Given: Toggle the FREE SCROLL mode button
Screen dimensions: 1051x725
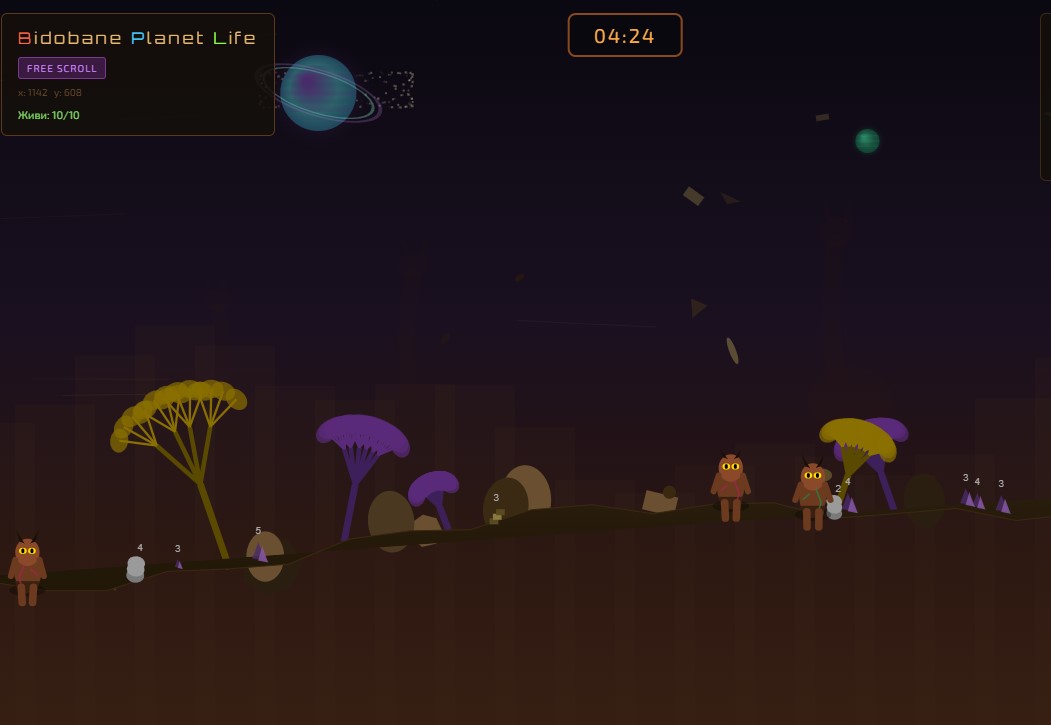Looking at the screenshot, I should 62,68.
